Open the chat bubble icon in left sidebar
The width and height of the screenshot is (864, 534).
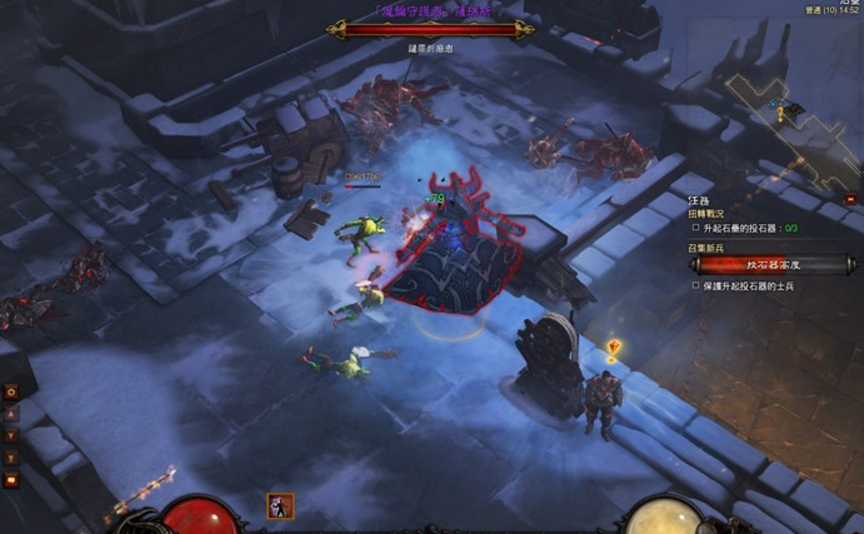coord(12,480)
